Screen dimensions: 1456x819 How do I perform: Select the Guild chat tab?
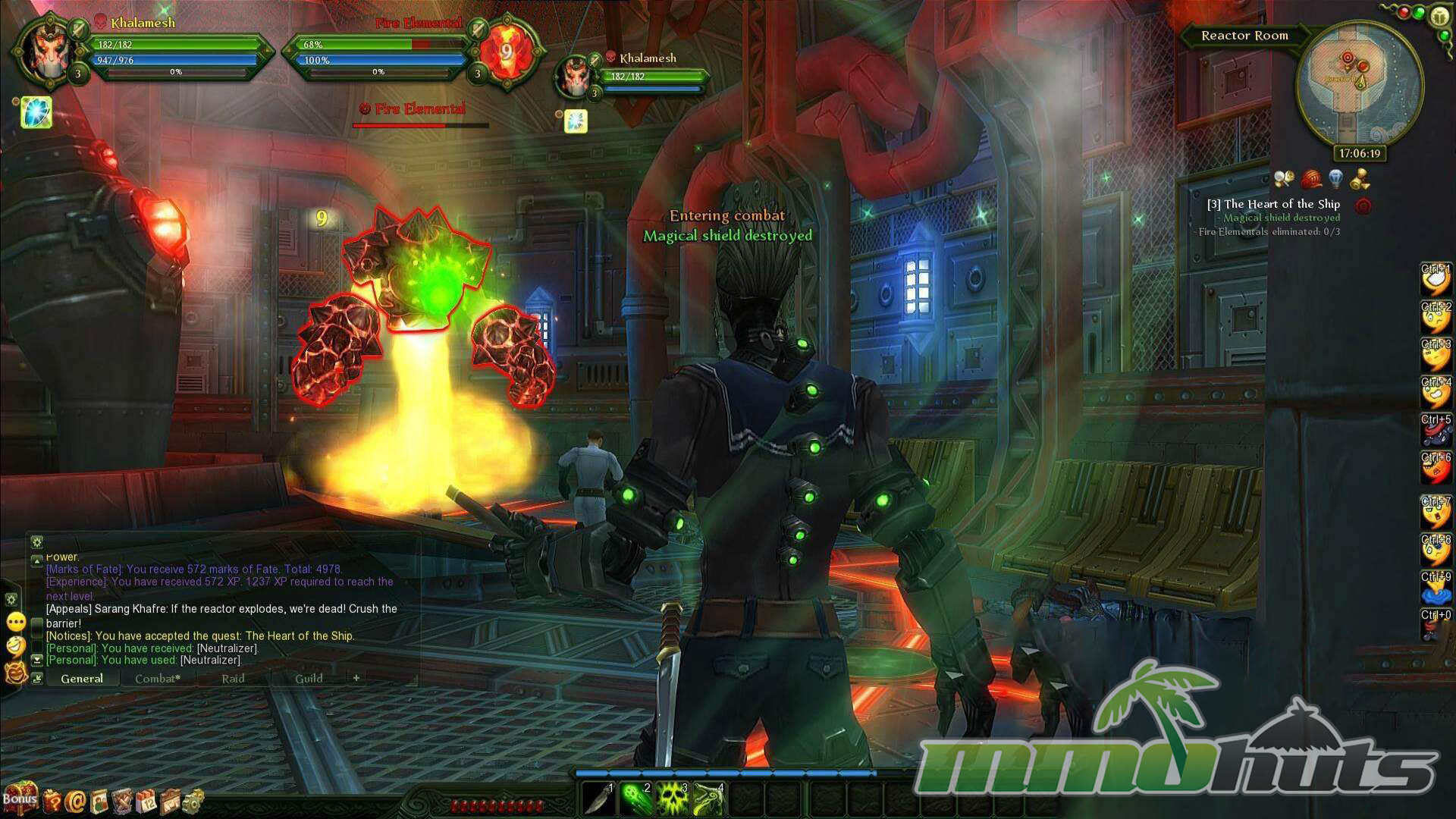click(x=309, y=679)
